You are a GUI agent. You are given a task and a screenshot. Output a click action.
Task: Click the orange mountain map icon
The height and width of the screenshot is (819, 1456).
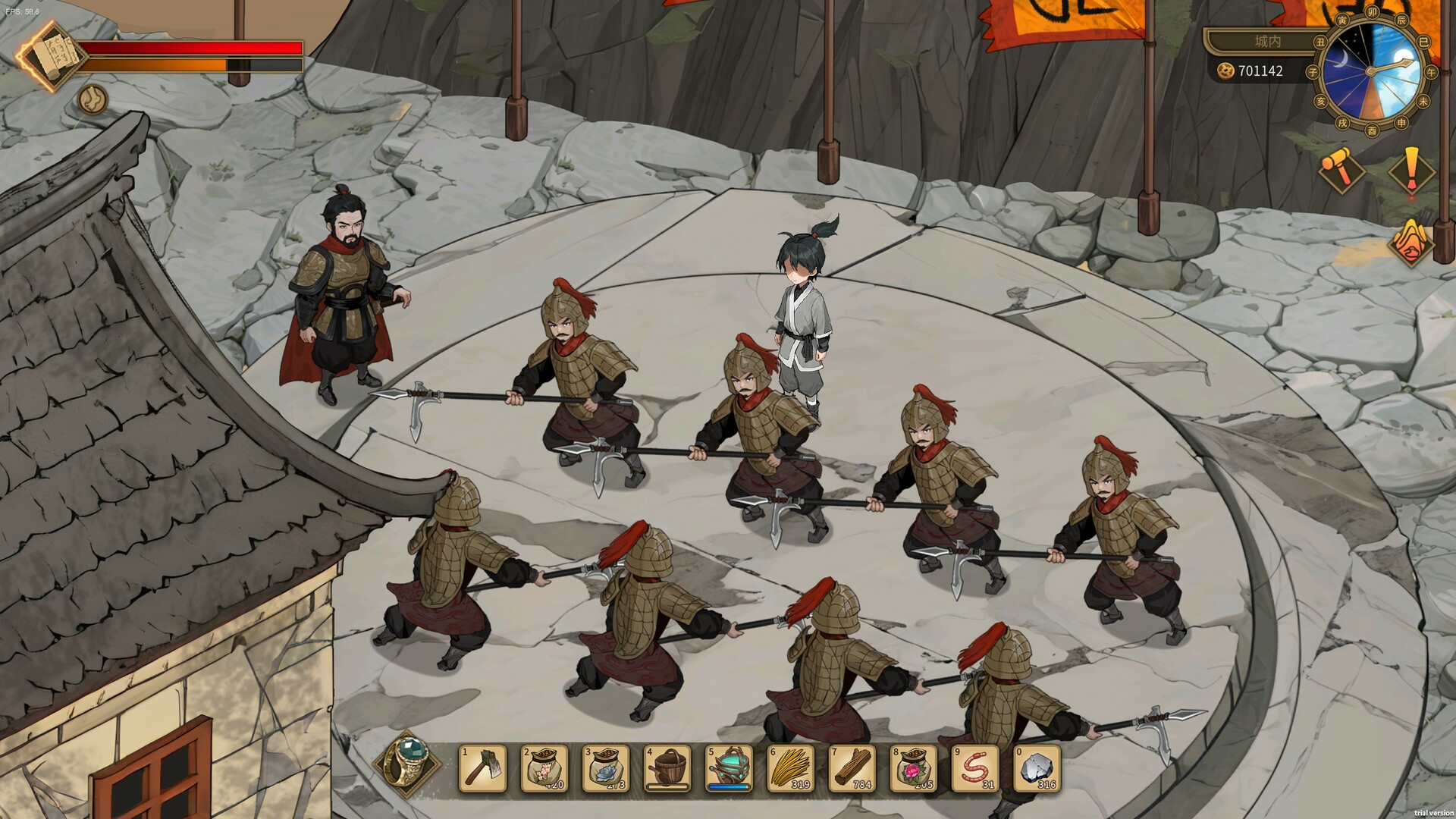pos(1409,241)
